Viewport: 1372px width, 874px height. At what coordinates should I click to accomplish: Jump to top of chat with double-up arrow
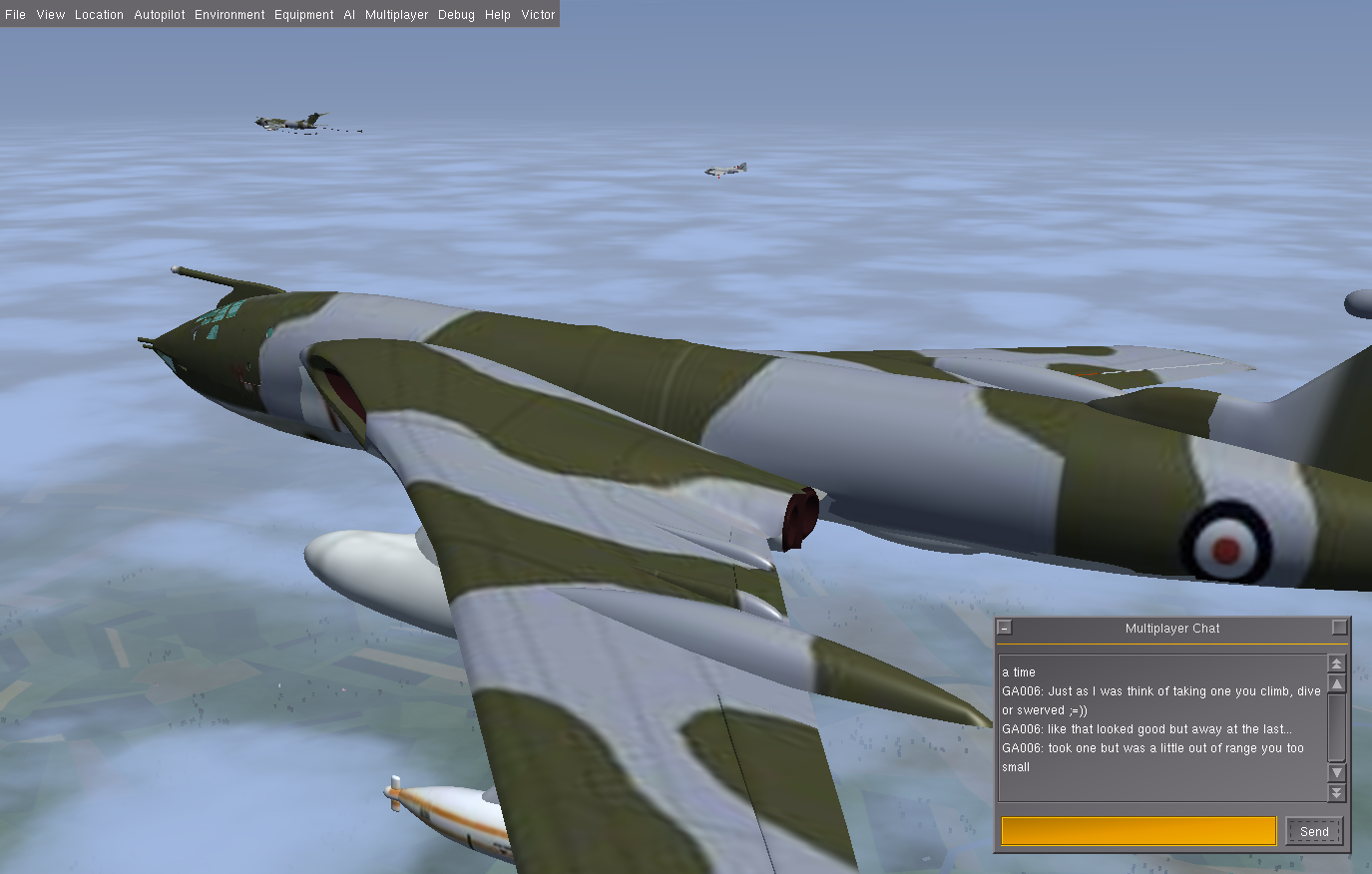[x=1337, y=663]
